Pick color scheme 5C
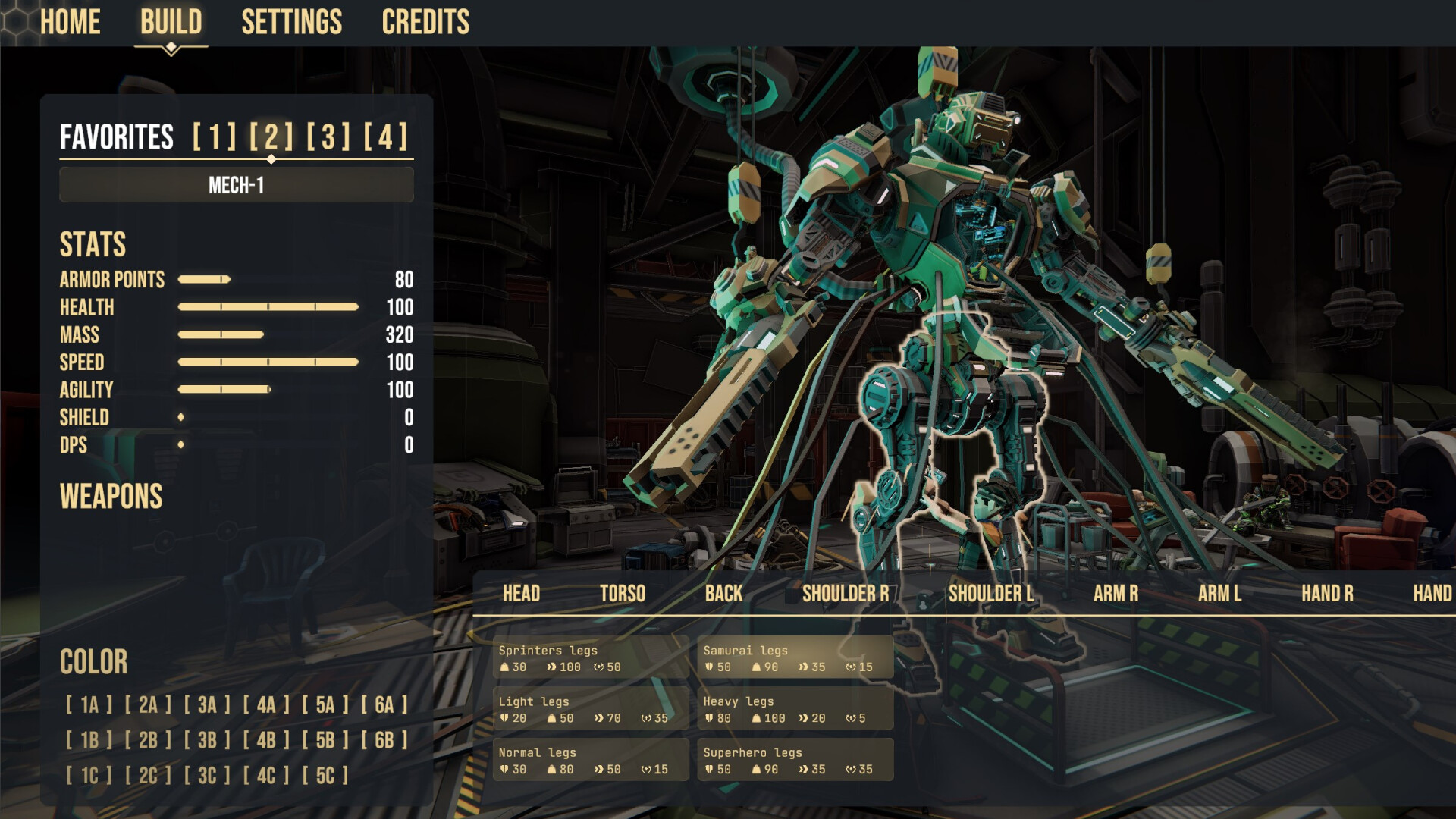 [325, 776]
